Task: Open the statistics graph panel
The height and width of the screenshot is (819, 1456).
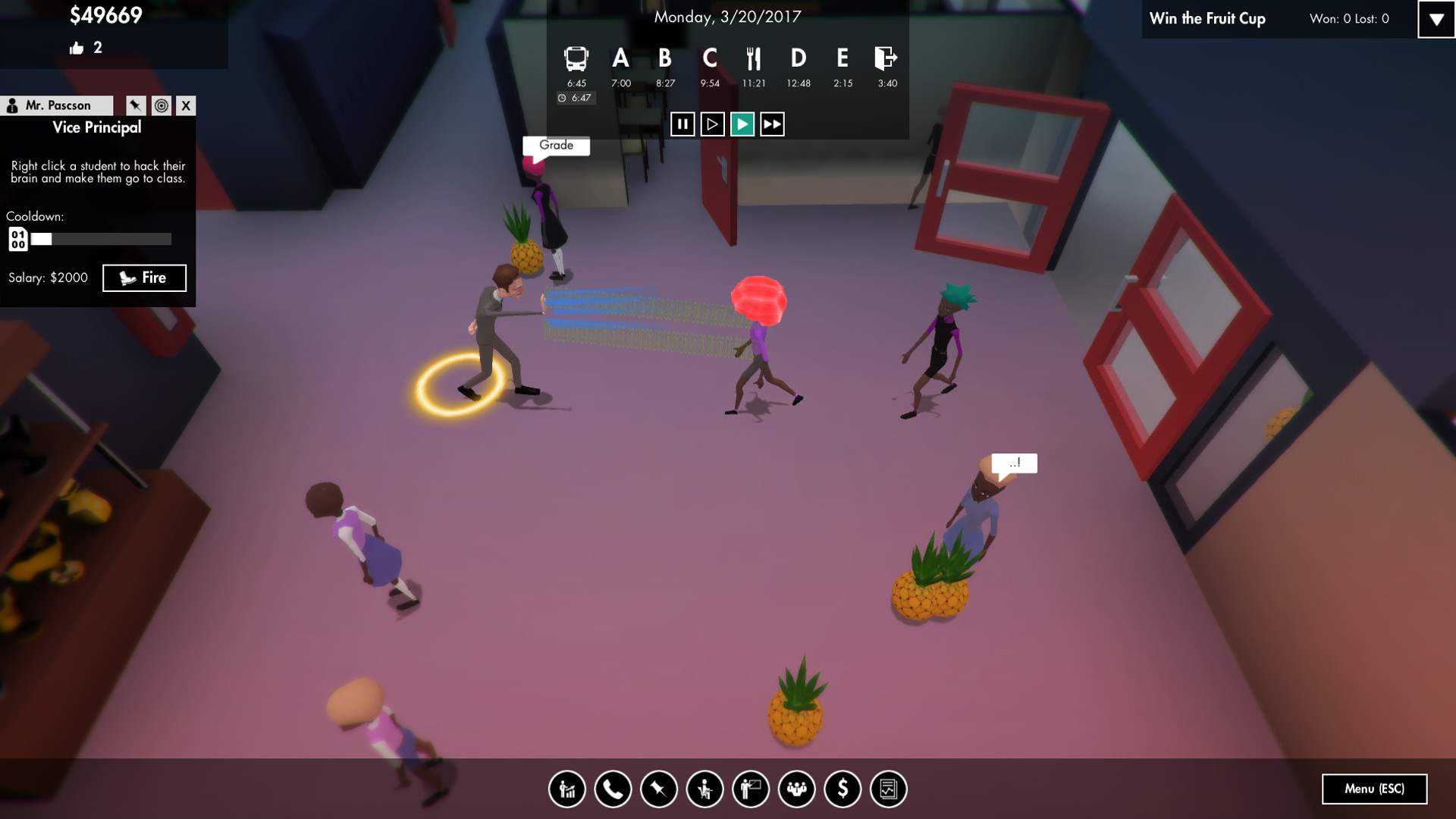Action: (x=566, y=789)
